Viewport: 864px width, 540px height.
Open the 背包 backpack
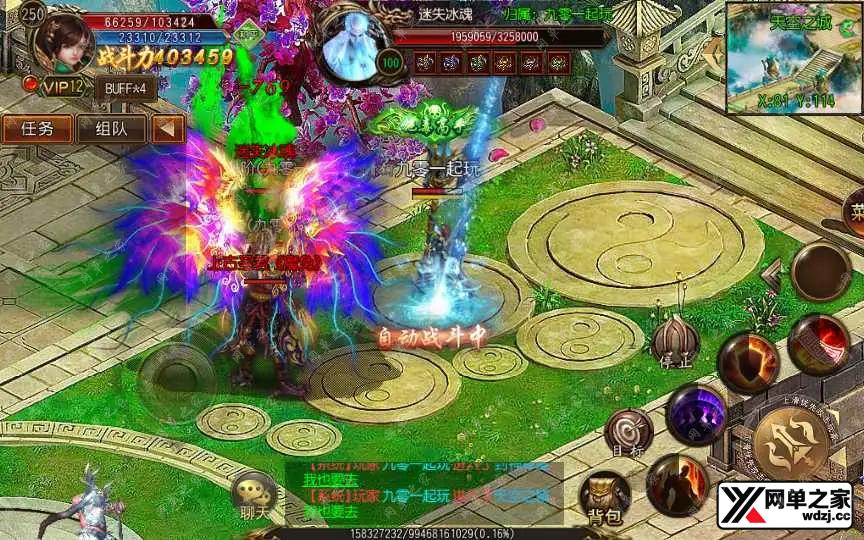point(606,496)
